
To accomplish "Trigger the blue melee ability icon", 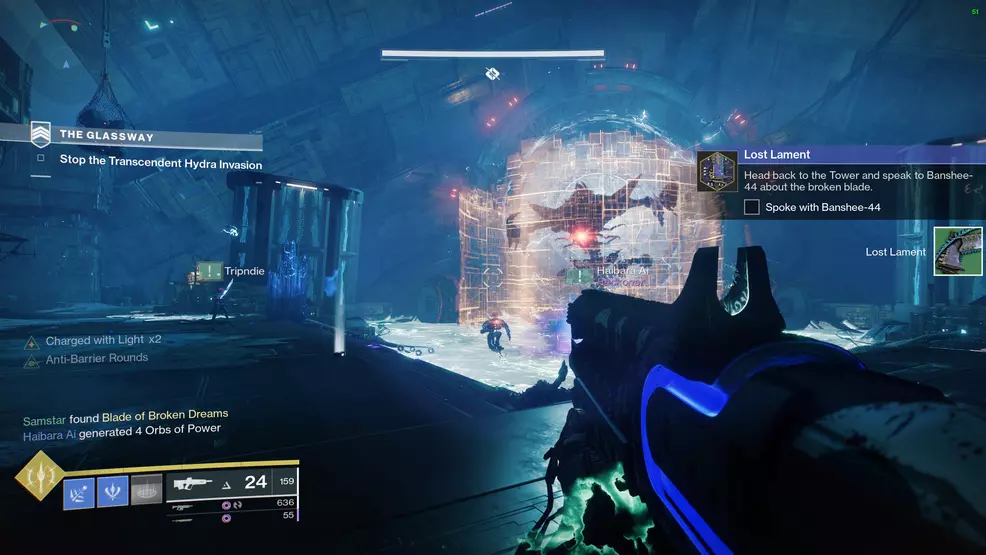I will [112, 490].
